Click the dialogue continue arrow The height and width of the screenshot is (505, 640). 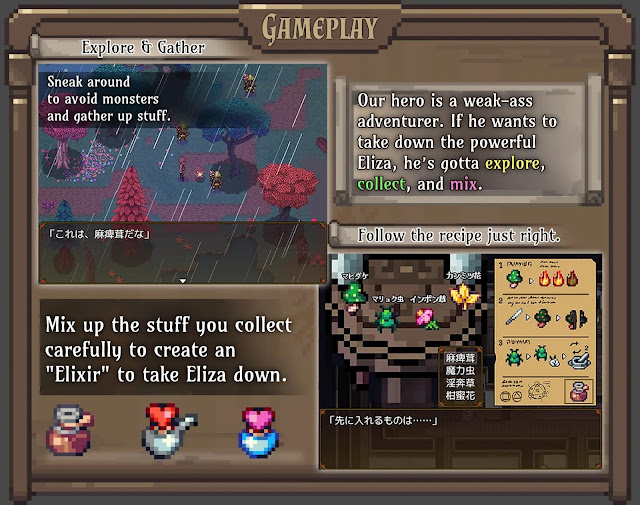tap(182, 281)
